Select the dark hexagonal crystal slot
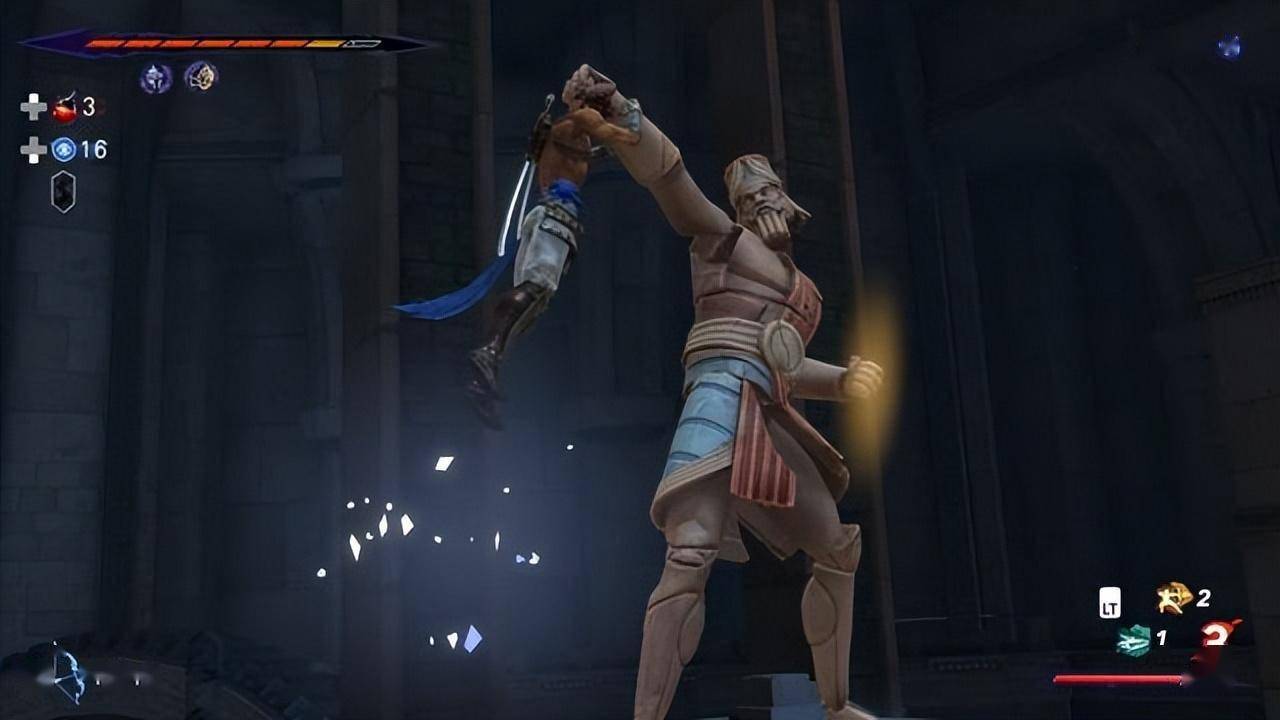1280x720 pixels. [63, 191]
